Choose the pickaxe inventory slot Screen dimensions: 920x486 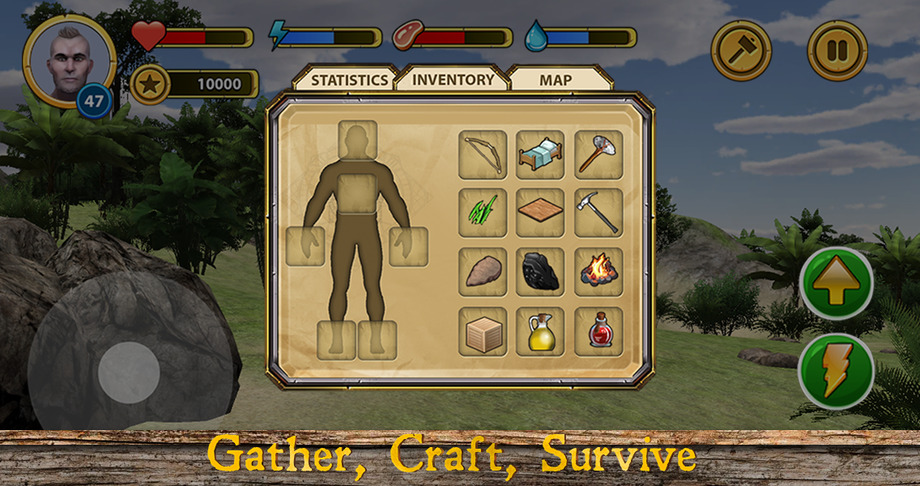pyautogui.click(x=598, y=213)
